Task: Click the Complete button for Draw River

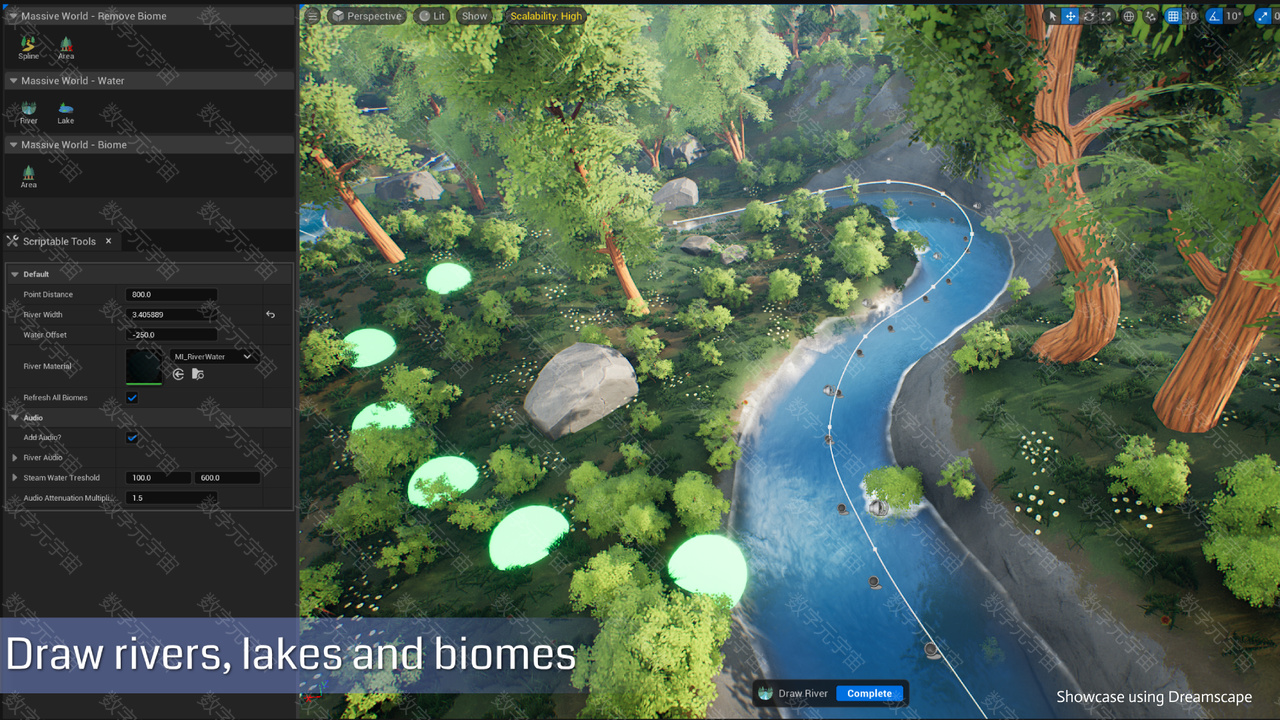Action: click(869, 693)
